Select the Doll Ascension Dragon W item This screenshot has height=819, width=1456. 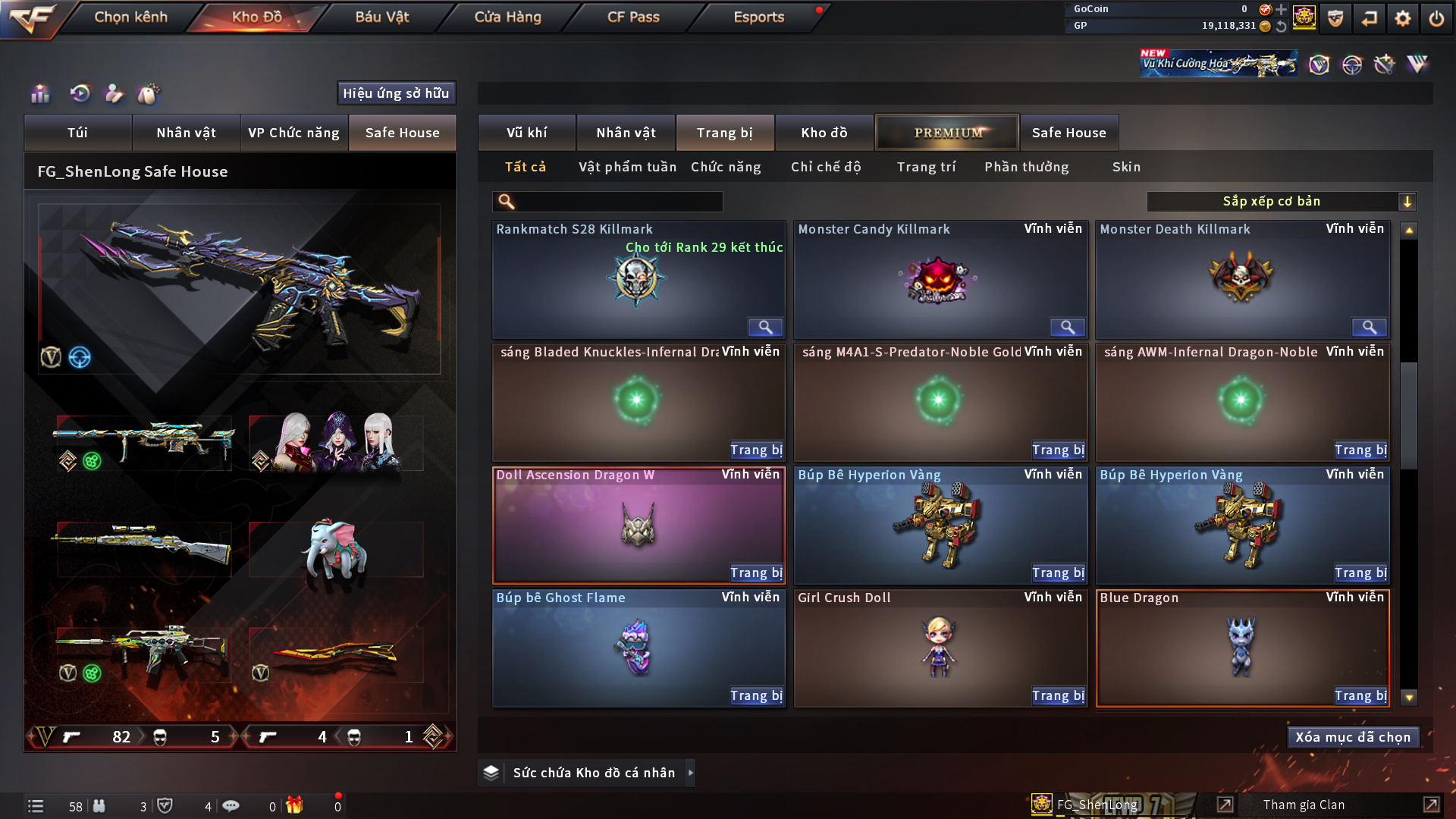pyautogui.click(x=638, y=525)
